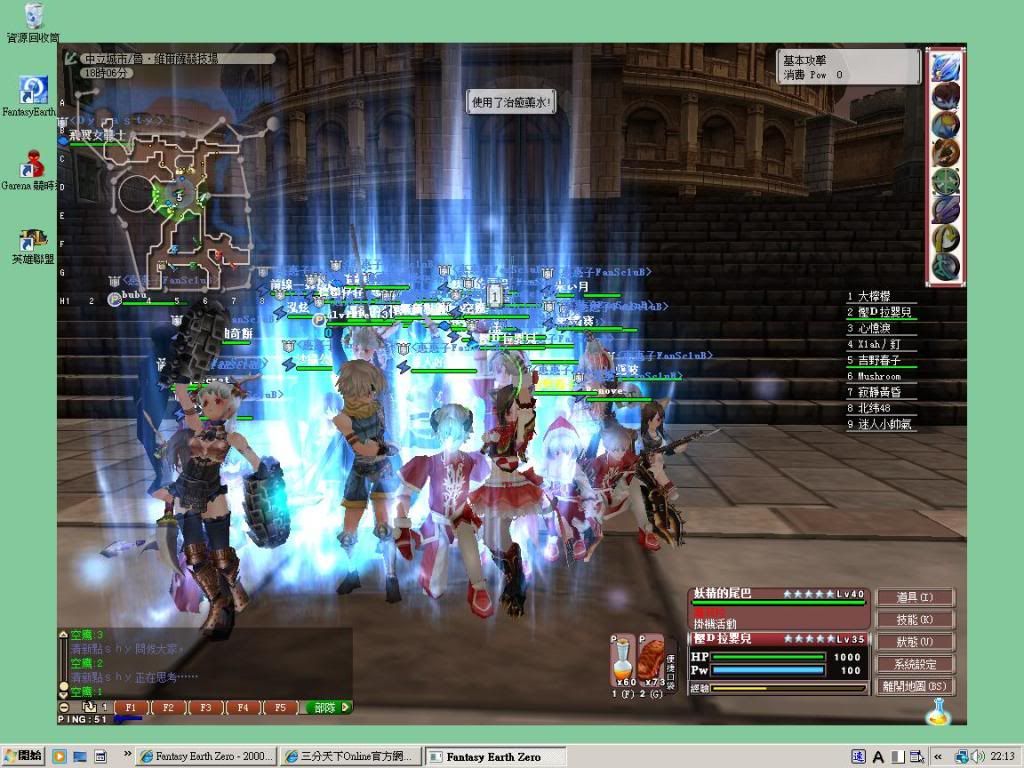Use the healing potion quick slot x60
The width and height of the screenshot is (1024, 768).
click(x=622, y=658)
